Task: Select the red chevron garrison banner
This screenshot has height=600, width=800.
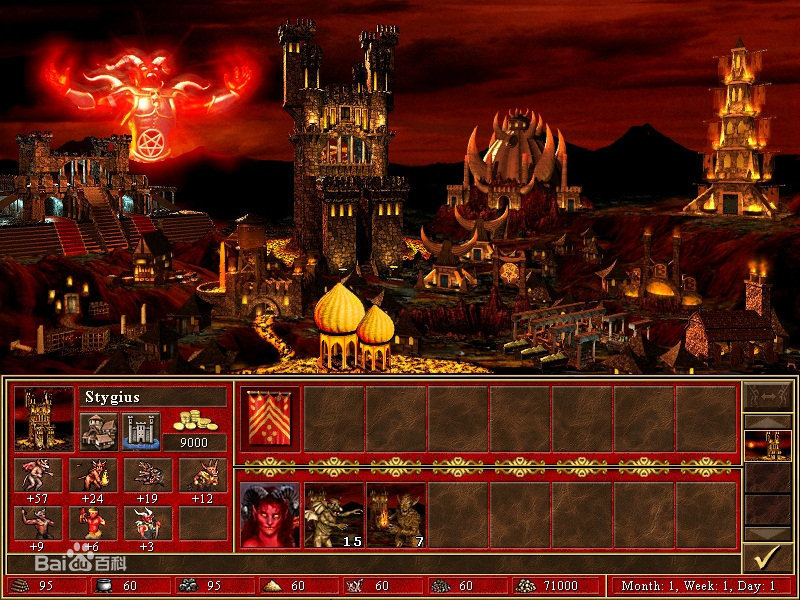Action: pyautogui.click(x=271, y=416)
